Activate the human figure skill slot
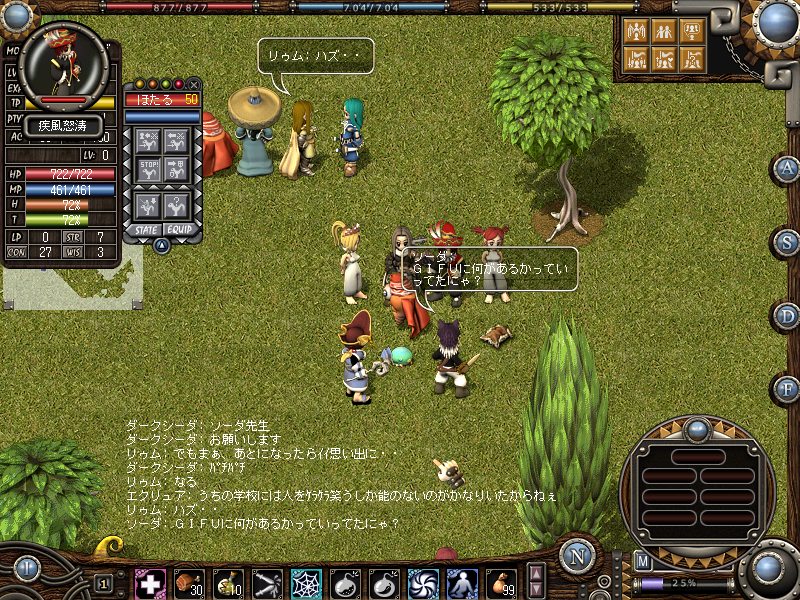This screenshot has height=600, width=800. (x=462, y=582)
